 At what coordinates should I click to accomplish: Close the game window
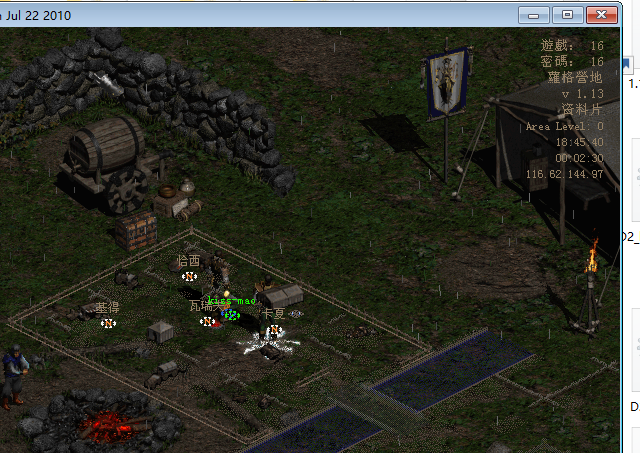pos(602,14)
